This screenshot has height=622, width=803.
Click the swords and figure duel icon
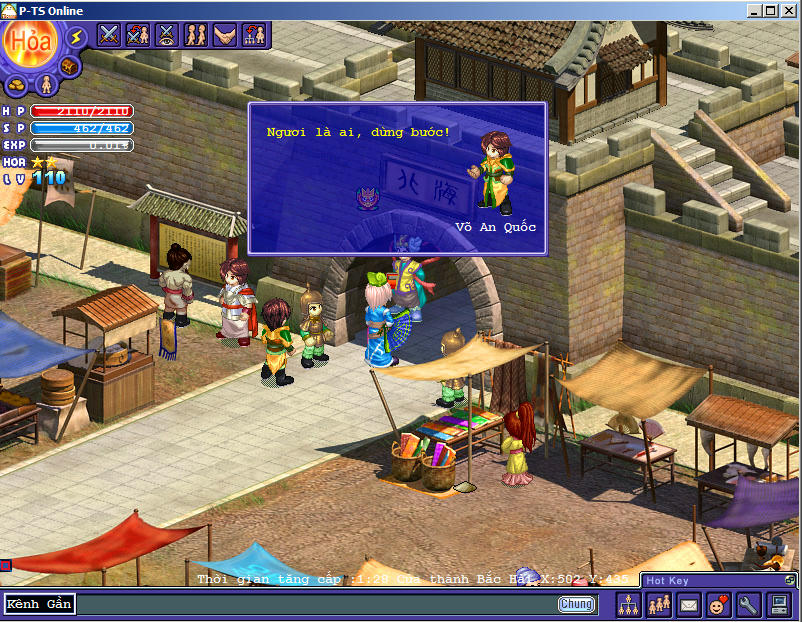[138, 35]
